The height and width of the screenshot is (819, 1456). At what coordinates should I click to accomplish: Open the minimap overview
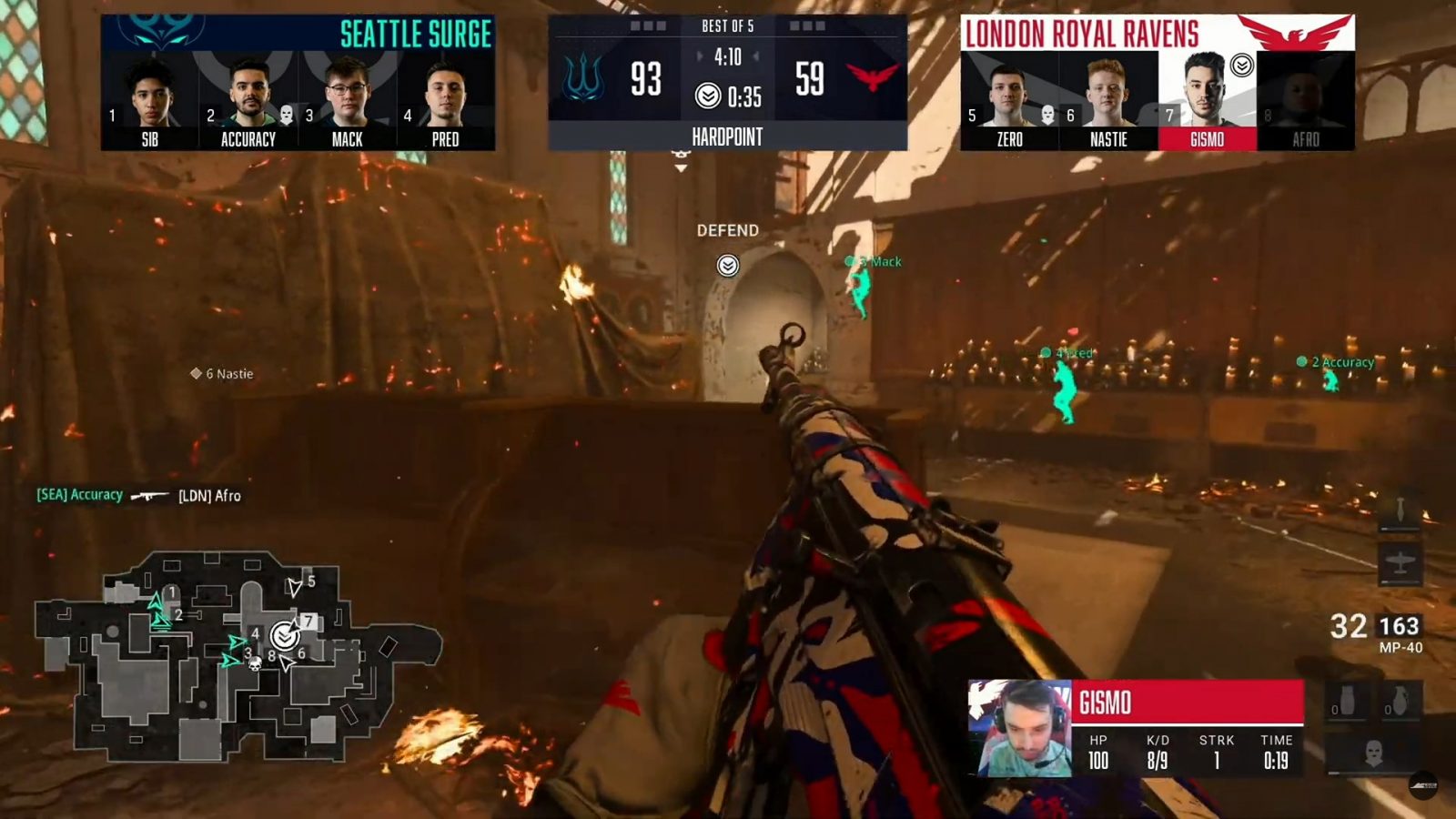click(238, 653)
